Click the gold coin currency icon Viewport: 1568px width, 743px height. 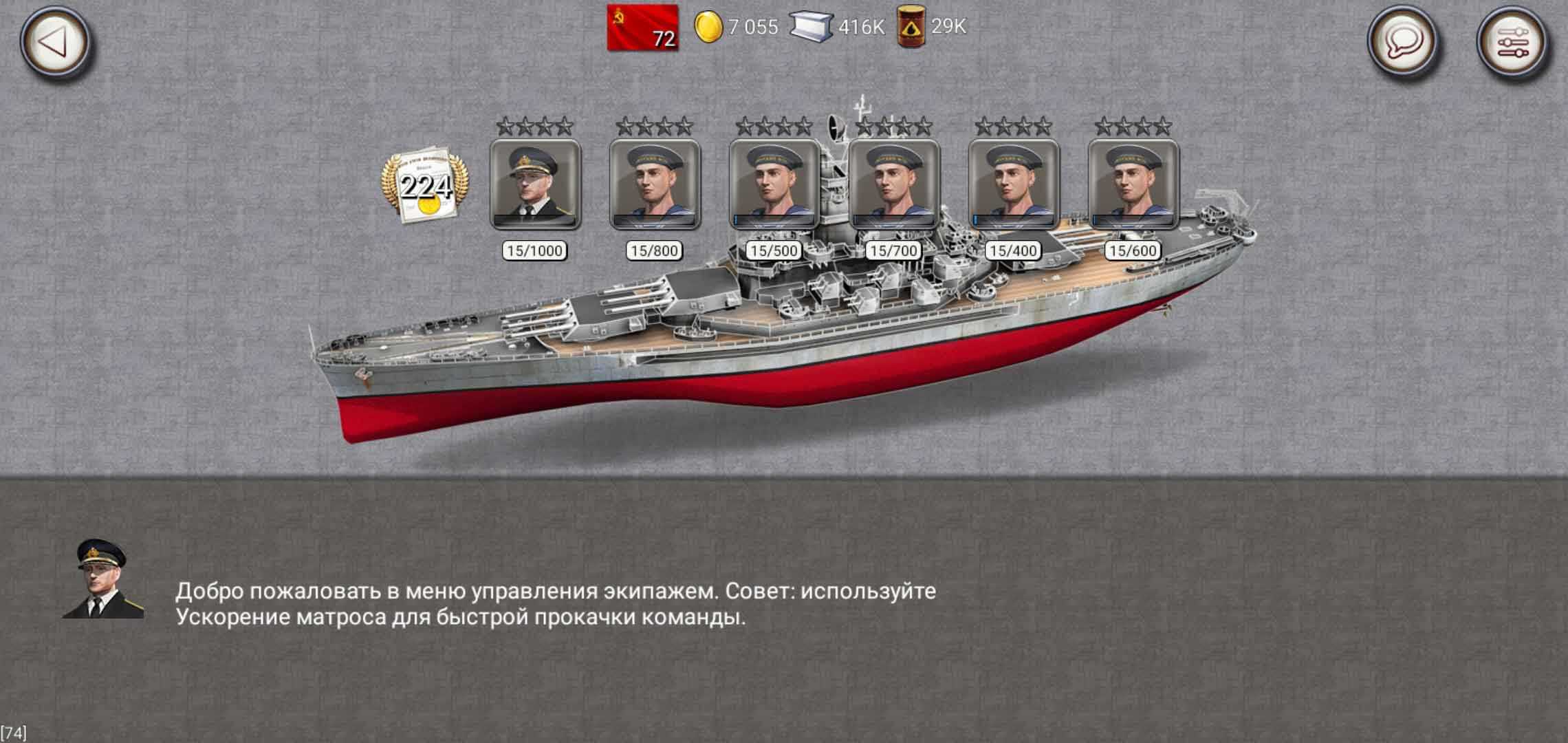(708, 27)
